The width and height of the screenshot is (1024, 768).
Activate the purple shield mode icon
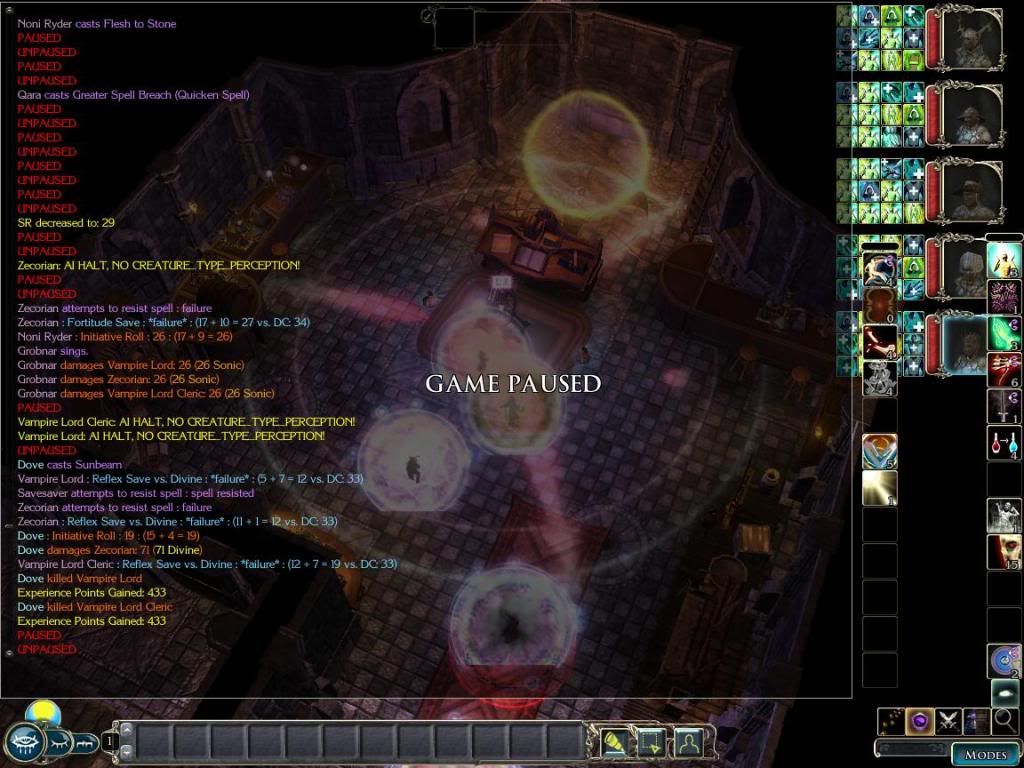pos(920,721)
